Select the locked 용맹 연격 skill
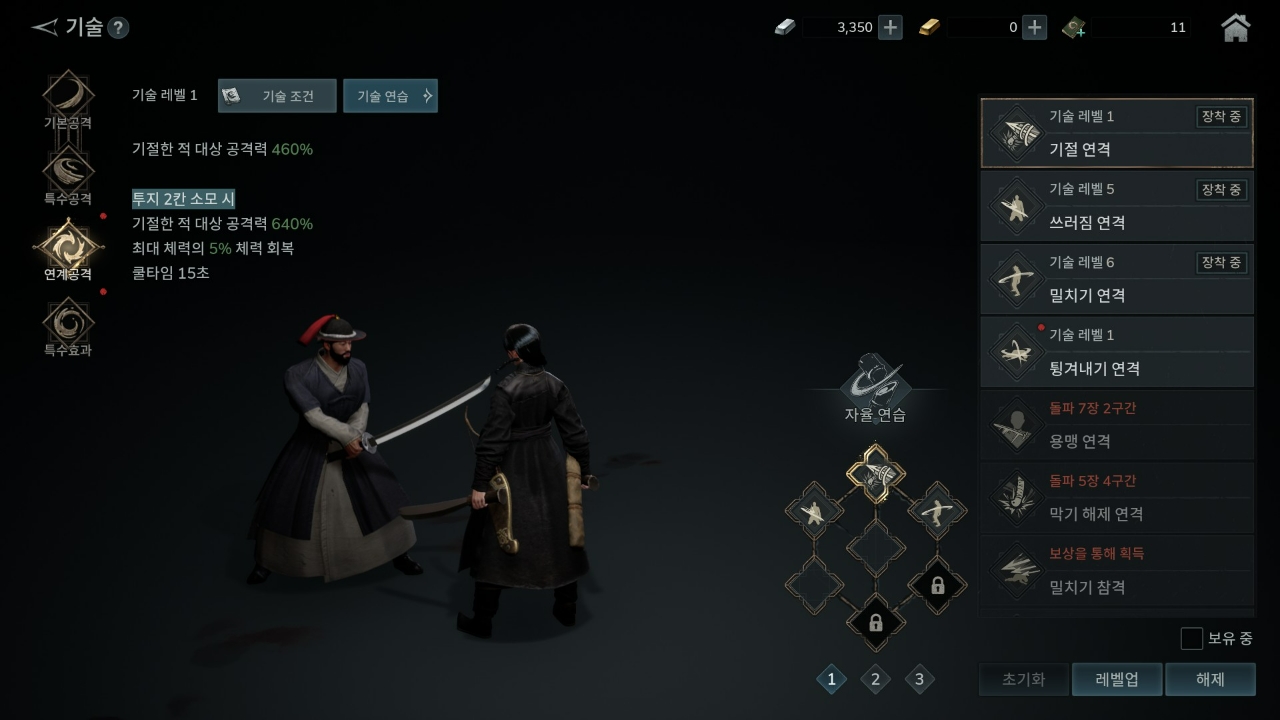The width and height of the screenshot is (1280, 720). point(1116,425)
